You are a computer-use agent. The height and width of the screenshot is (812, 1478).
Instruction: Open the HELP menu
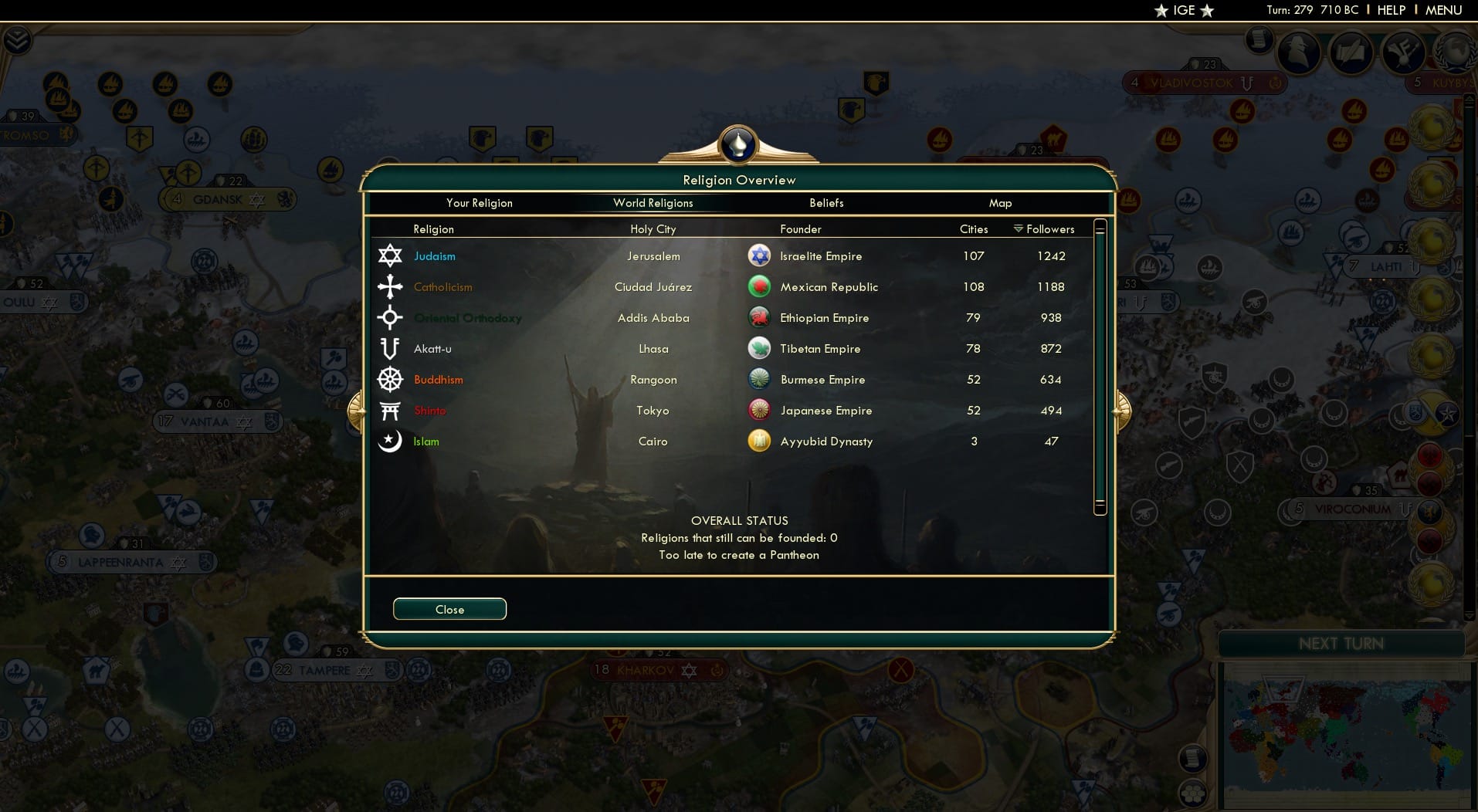[1389, 10]
